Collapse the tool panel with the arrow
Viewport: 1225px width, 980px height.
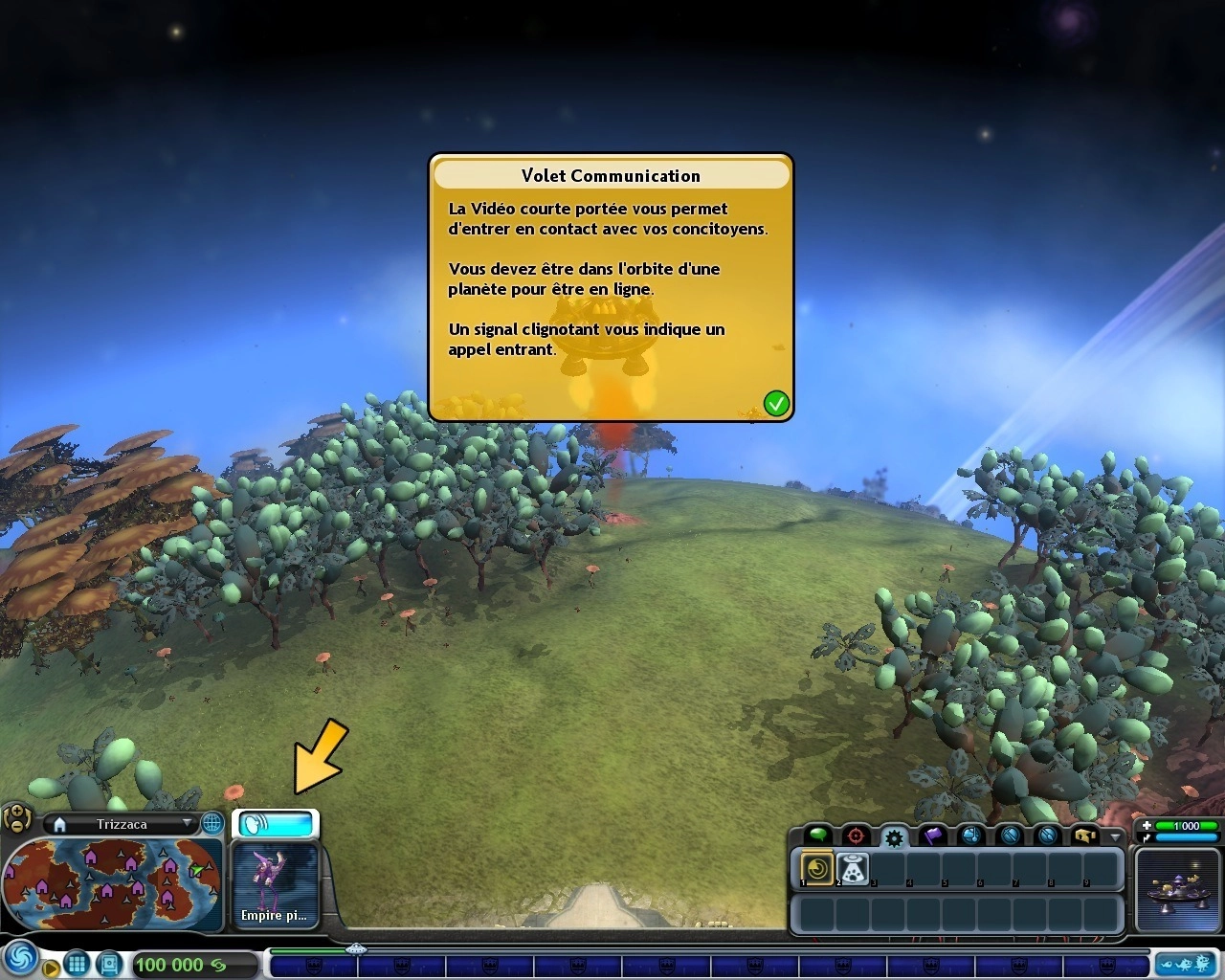click(1115, 836)
